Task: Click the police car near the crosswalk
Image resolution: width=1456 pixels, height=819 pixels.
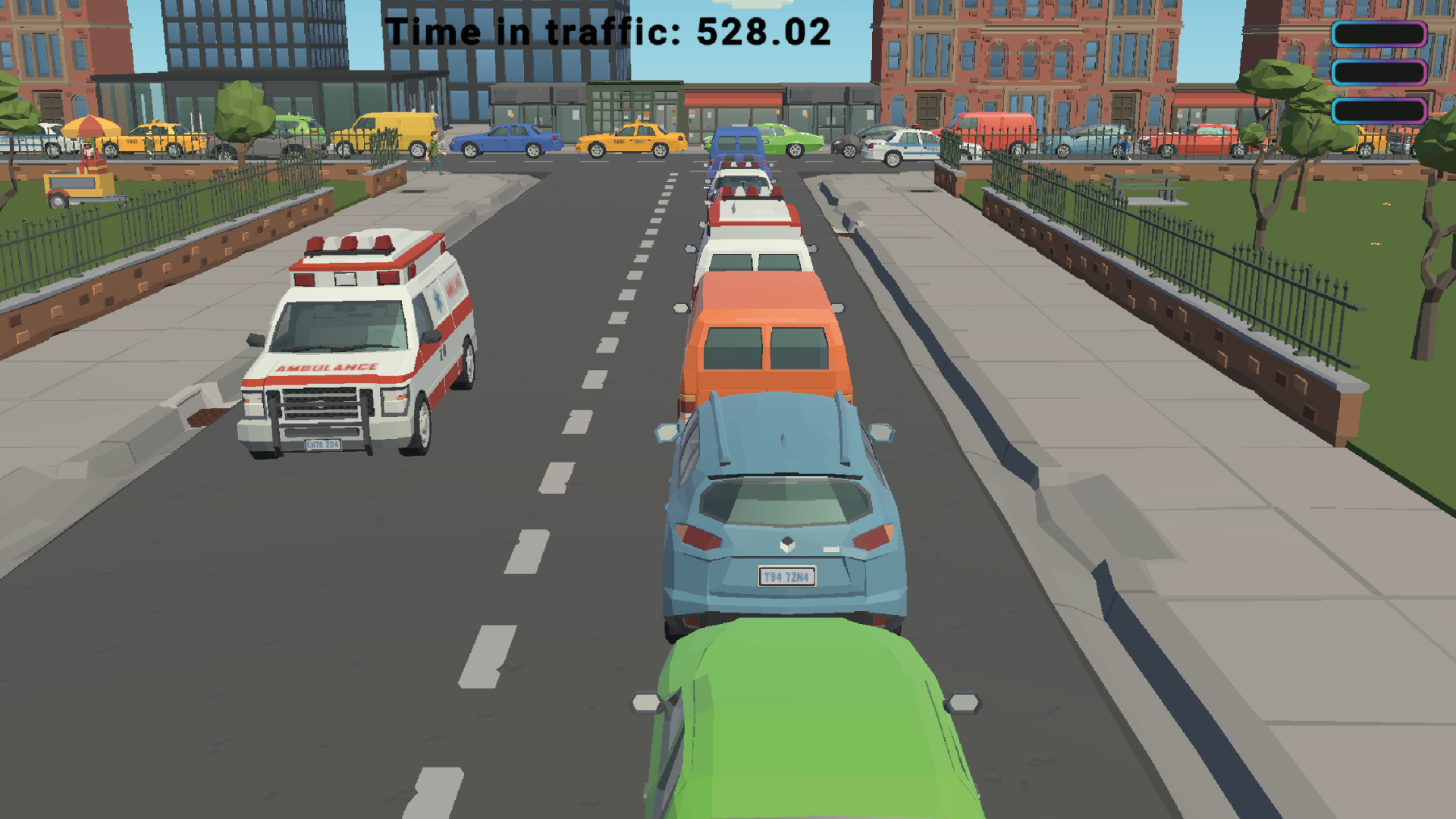Action: [902, 144]
